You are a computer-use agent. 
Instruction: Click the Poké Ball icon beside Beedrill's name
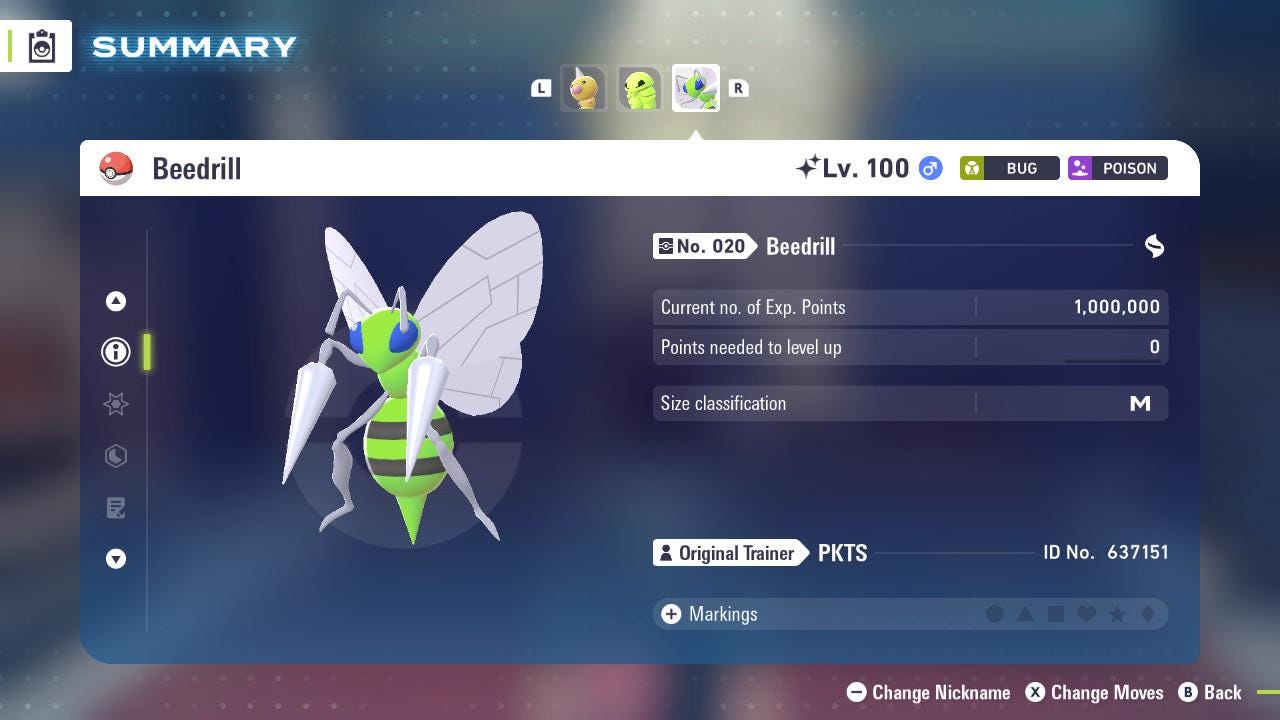point(117,168)
